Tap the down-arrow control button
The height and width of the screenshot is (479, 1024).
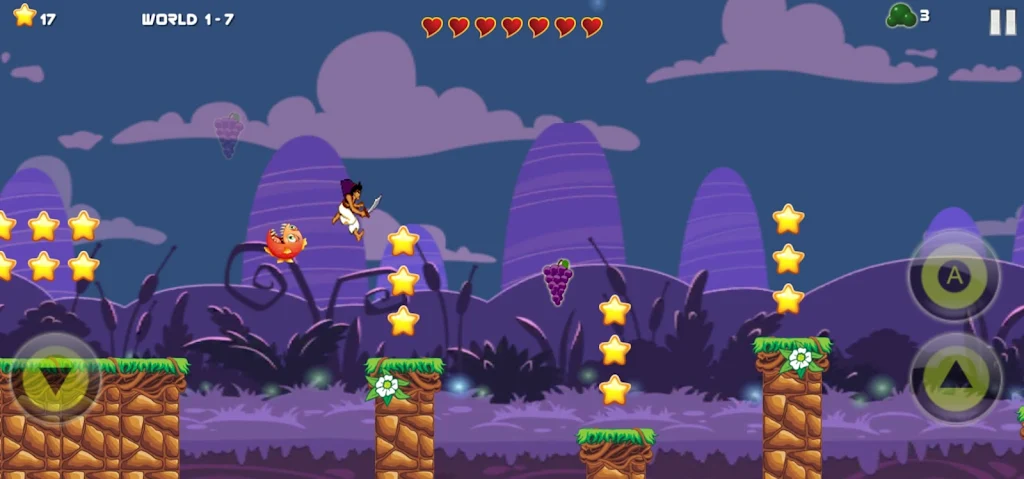54,380
